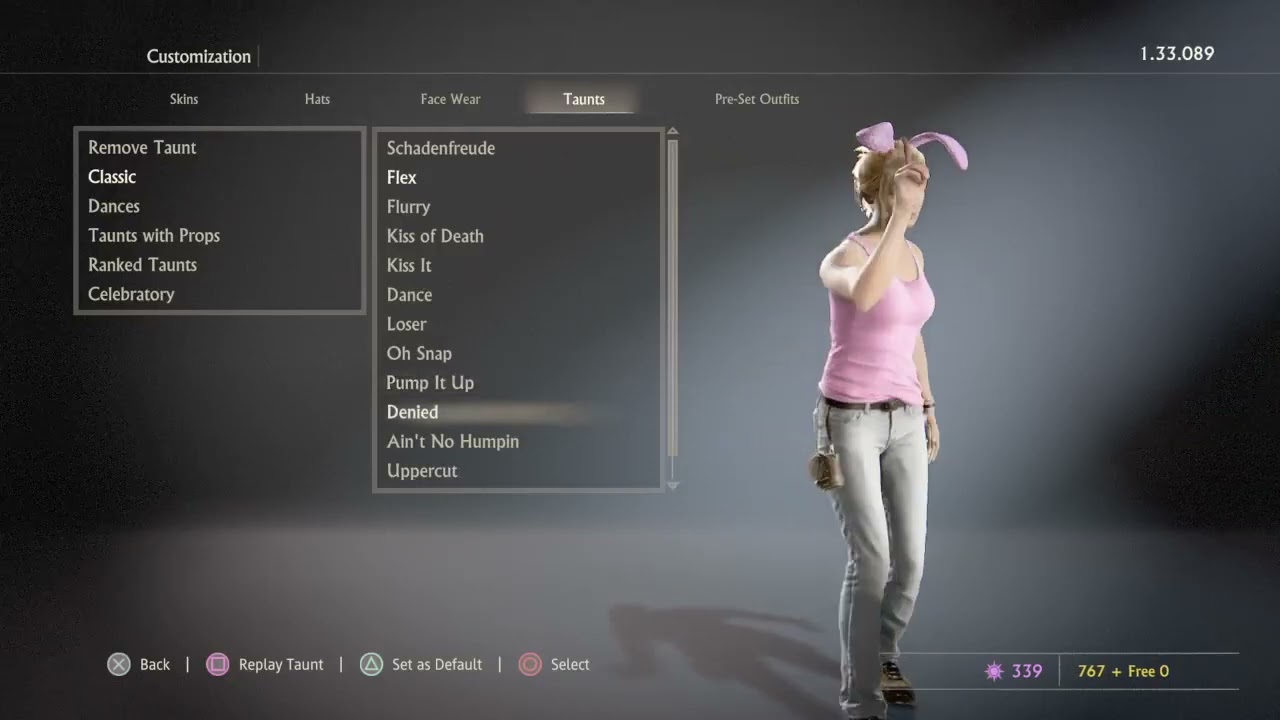Choose Remove Taunt option

point(142,147)
